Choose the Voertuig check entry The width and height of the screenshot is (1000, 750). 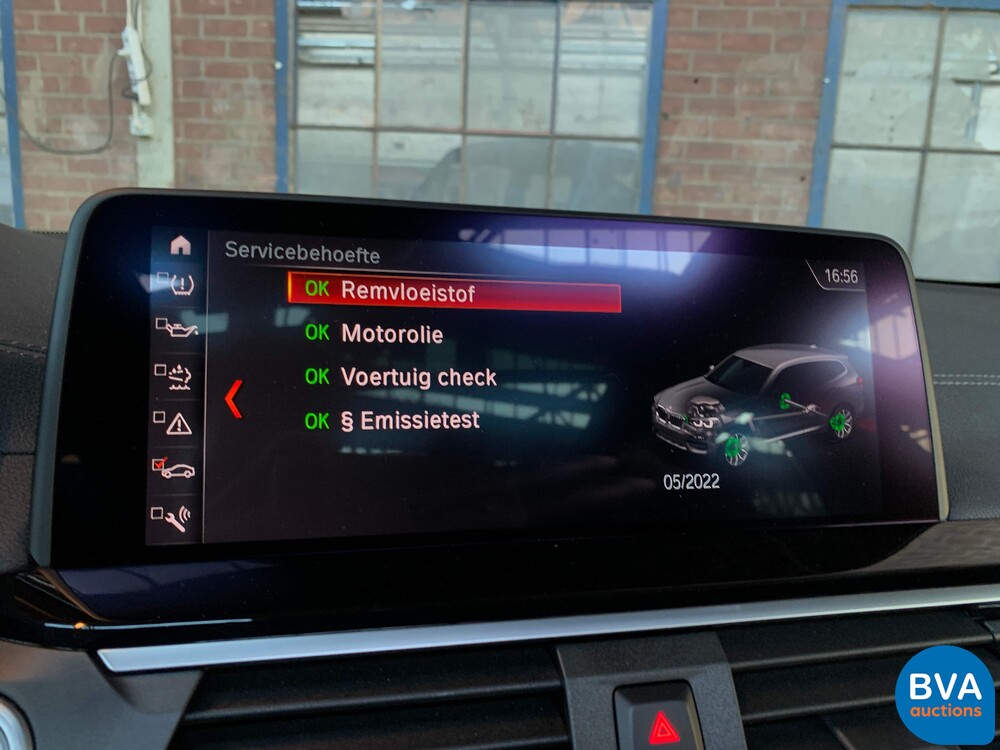(x=418, y=377)
